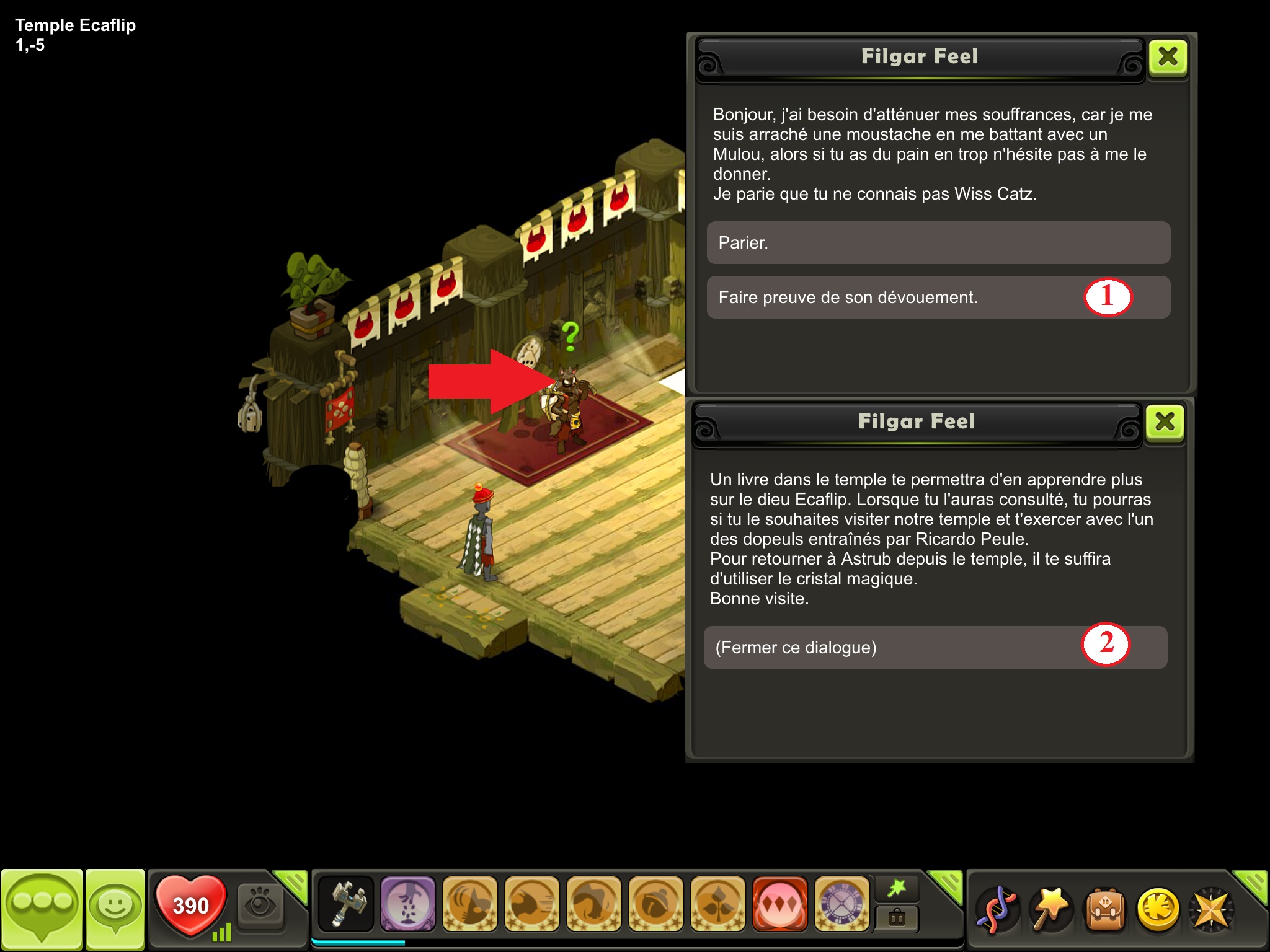Choose the "Parier." dialogue option
Image resolution: width=1270 pixels, height=952 pixels.
[938, 243]
